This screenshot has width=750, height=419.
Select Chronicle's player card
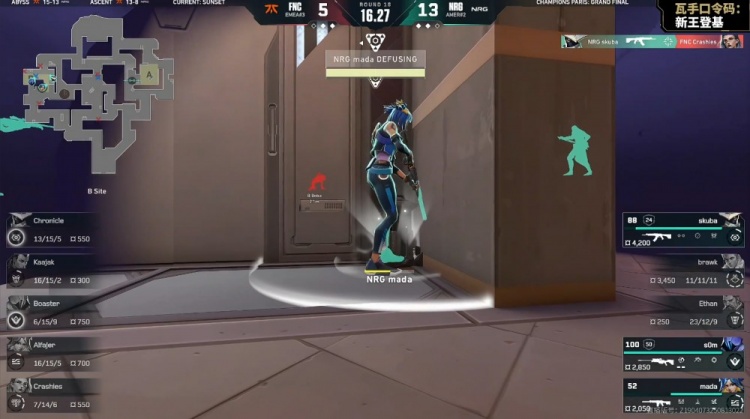pyautogui.click(x=52, y=230)
